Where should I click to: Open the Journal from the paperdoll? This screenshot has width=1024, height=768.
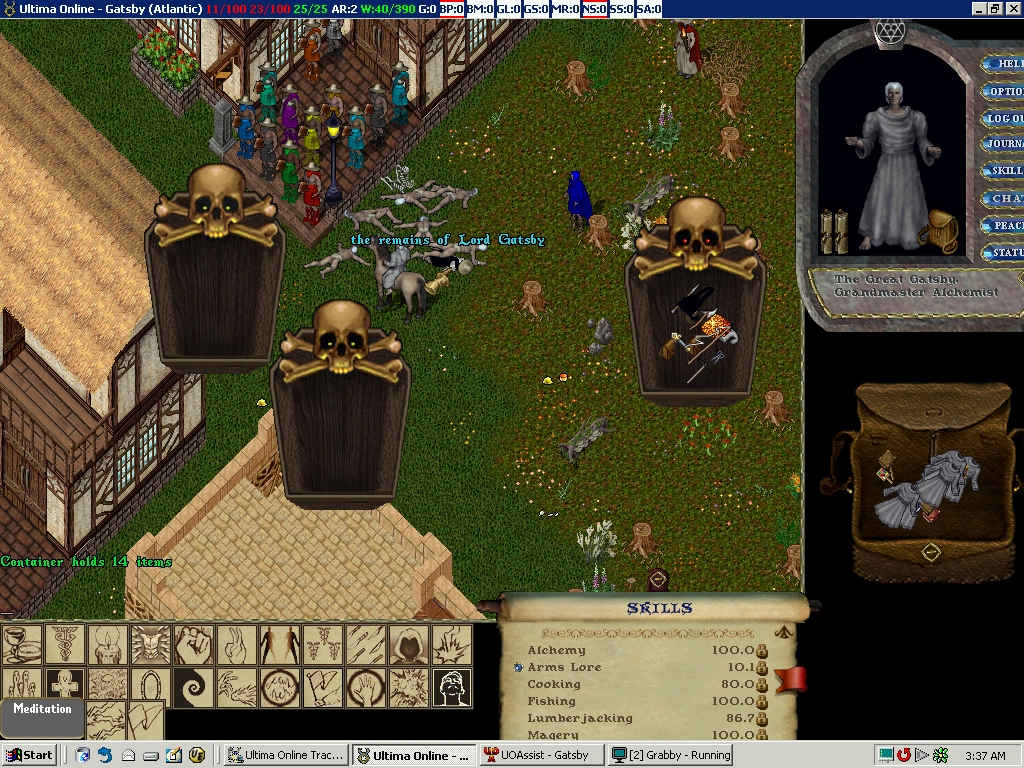point(1004,144)
